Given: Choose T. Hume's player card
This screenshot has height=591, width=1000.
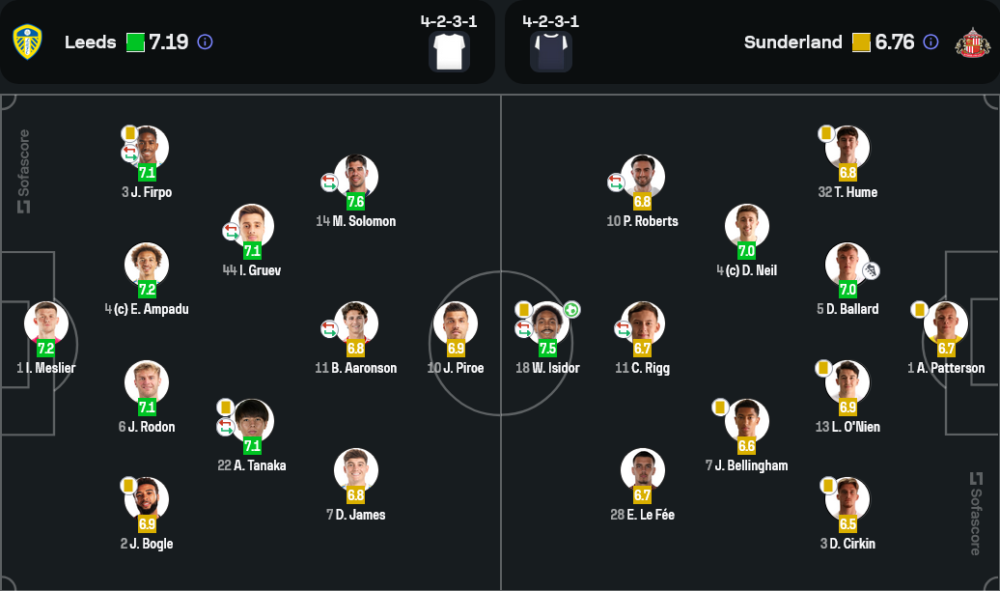Looking at the screenshot, I should click(847, 148).
